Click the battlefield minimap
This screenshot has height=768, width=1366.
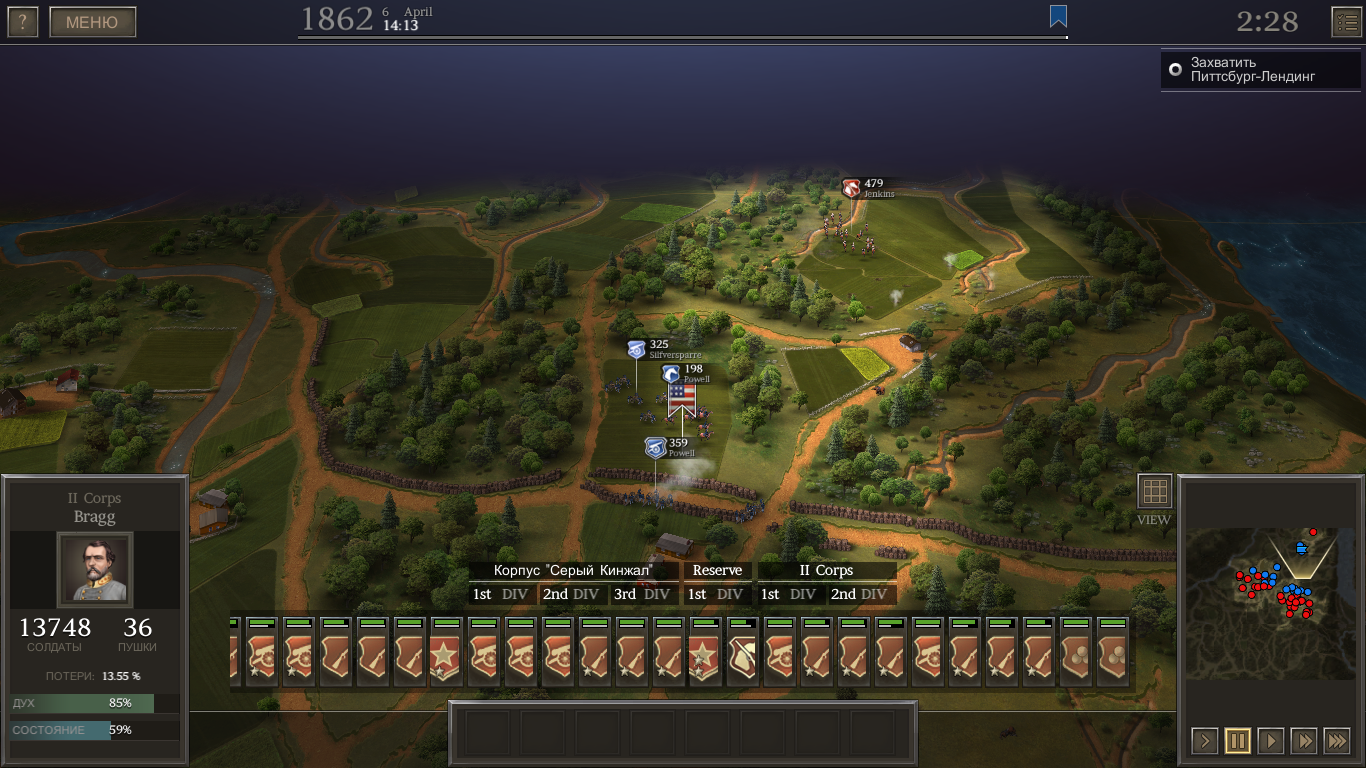click(x=1271, y=603)
